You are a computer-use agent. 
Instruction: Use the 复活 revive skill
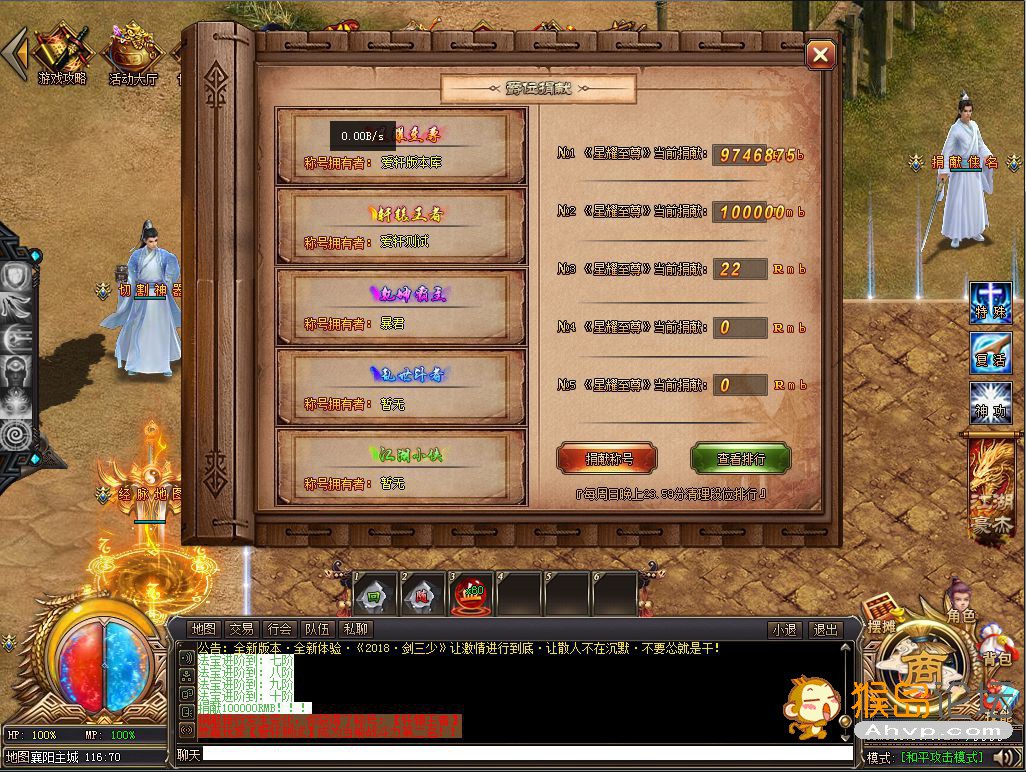click(x=990, y=352)
